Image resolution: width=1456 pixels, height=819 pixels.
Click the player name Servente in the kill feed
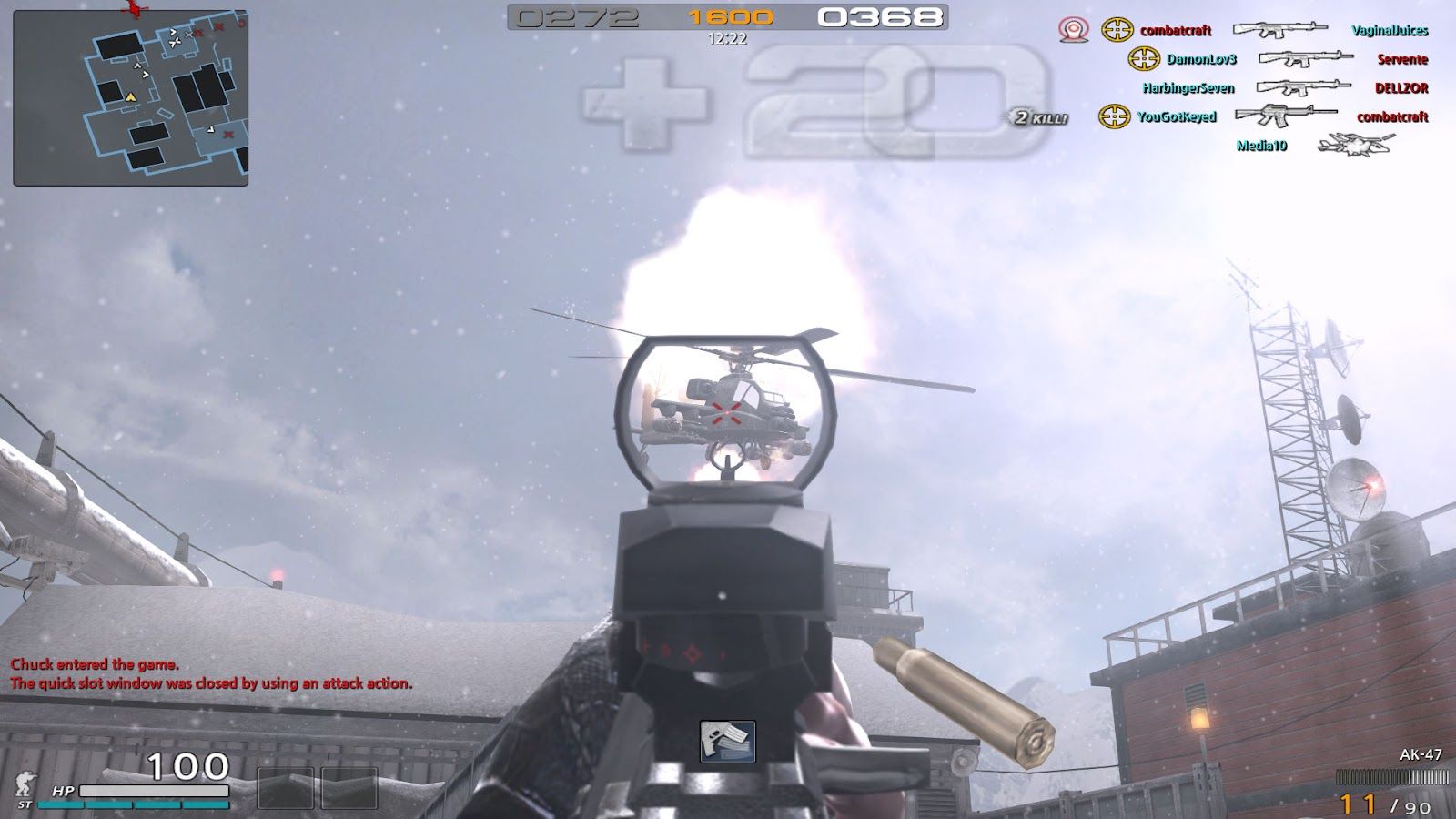click(1404, 58)
